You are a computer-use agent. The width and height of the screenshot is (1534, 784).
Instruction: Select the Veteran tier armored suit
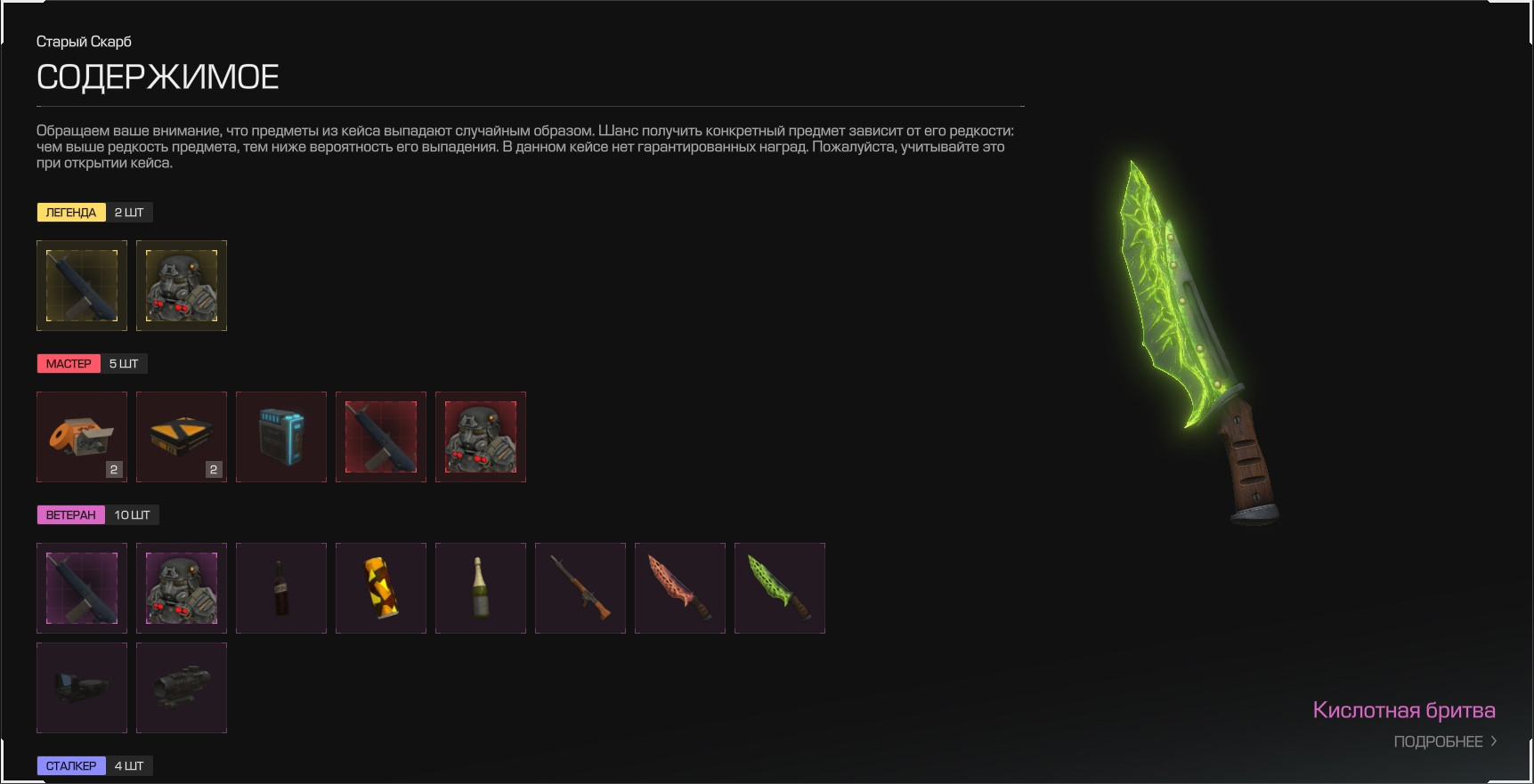[x=182, y=588]
